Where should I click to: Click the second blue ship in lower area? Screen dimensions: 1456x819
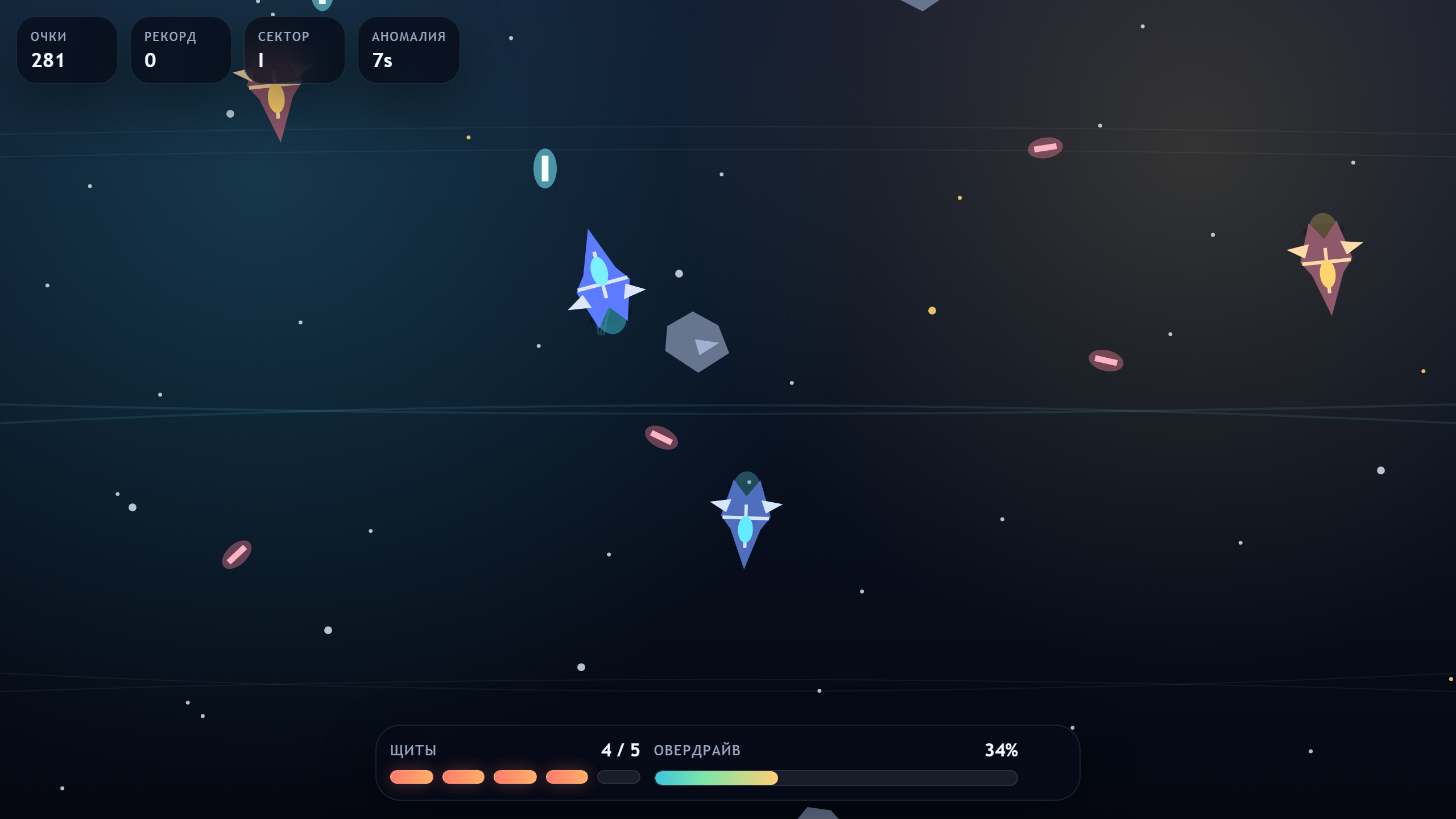click(745, 518)
